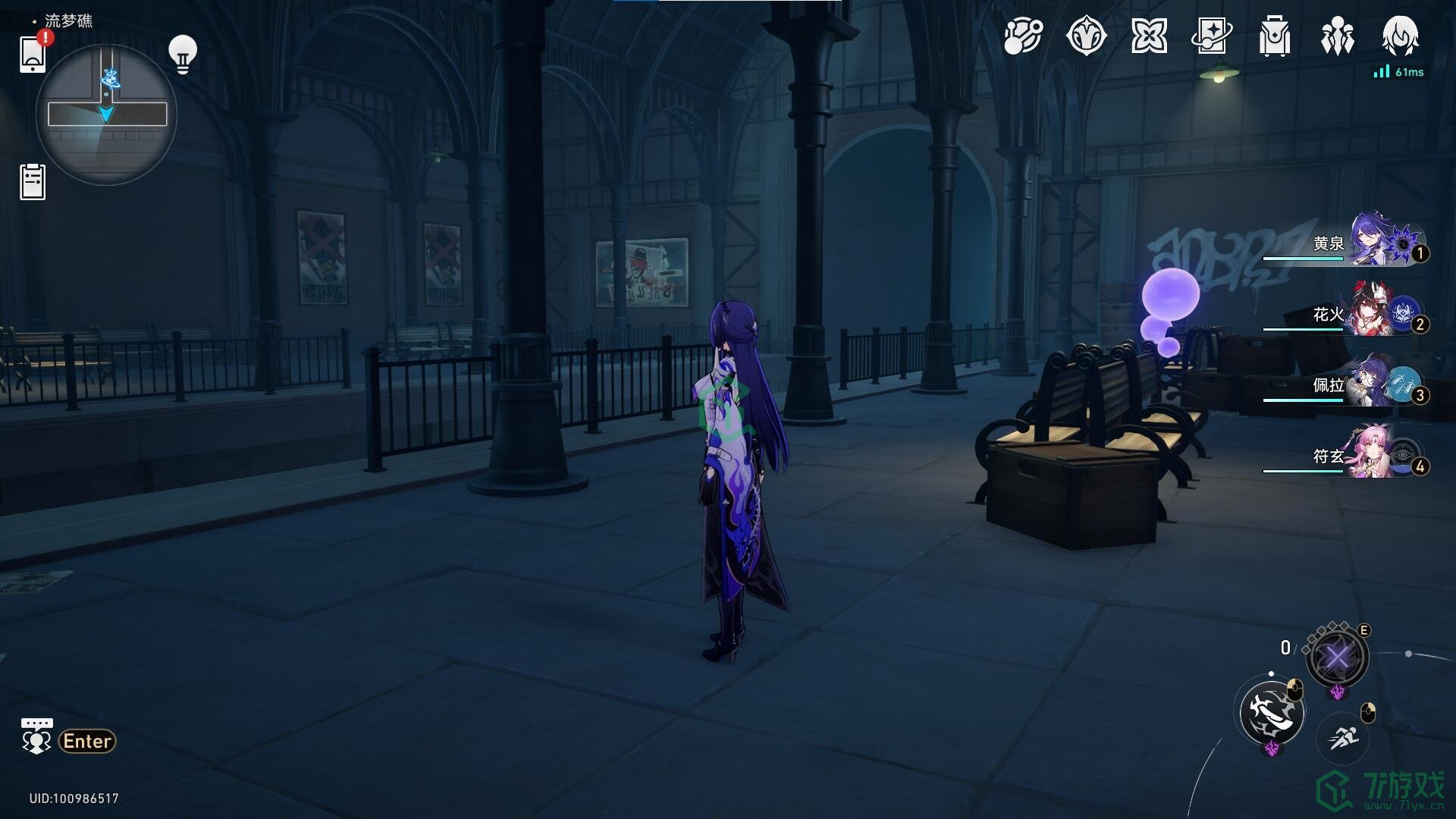Click the circular minimap
This screenshot has height=819, width=1456.
click(x=106, y=115)
